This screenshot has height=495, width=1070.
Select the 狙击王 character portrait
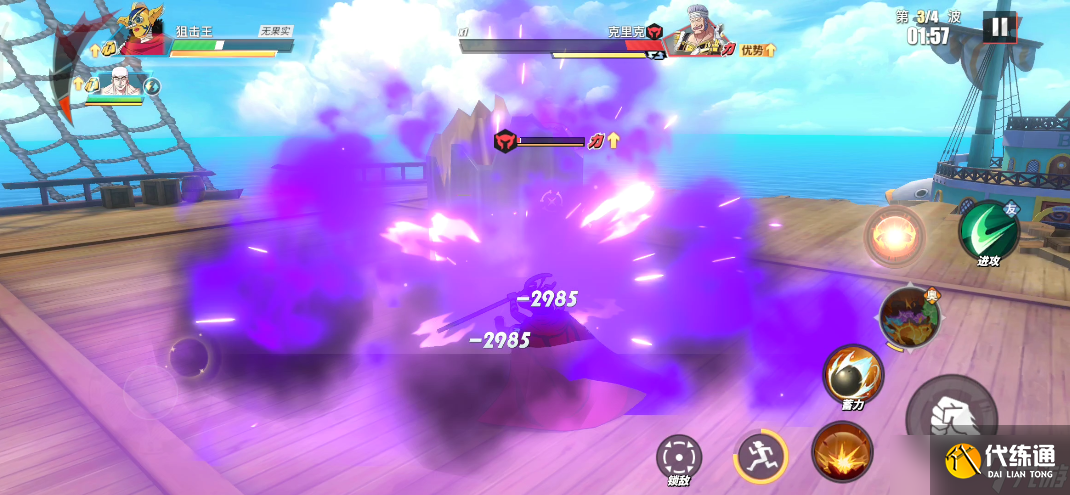pyautogui.click(x=142, y=33)
